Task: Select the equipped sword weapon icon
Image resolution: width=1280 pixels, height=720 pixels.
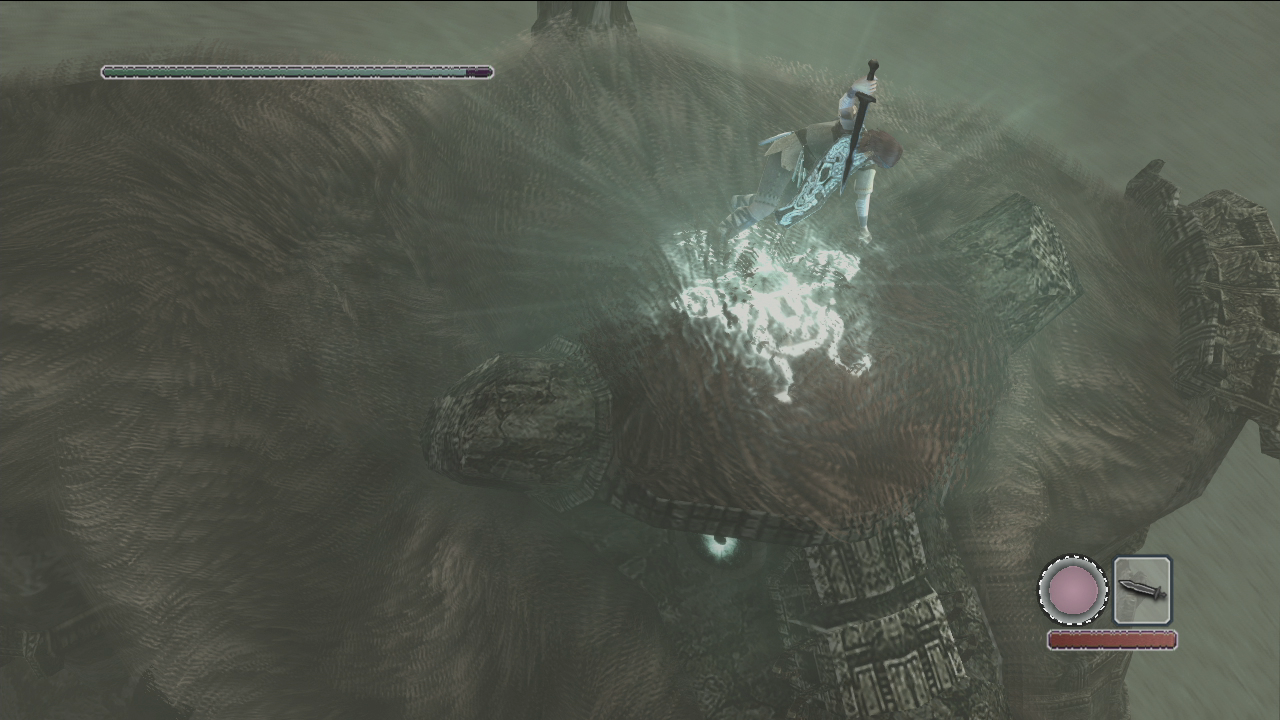Action: tap(1142, 590)
